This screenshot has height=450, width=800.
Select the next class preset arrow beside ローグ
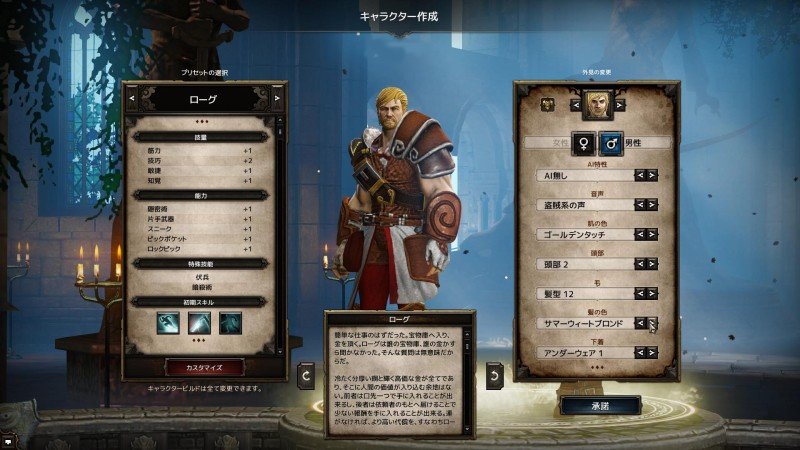(277, 99)
